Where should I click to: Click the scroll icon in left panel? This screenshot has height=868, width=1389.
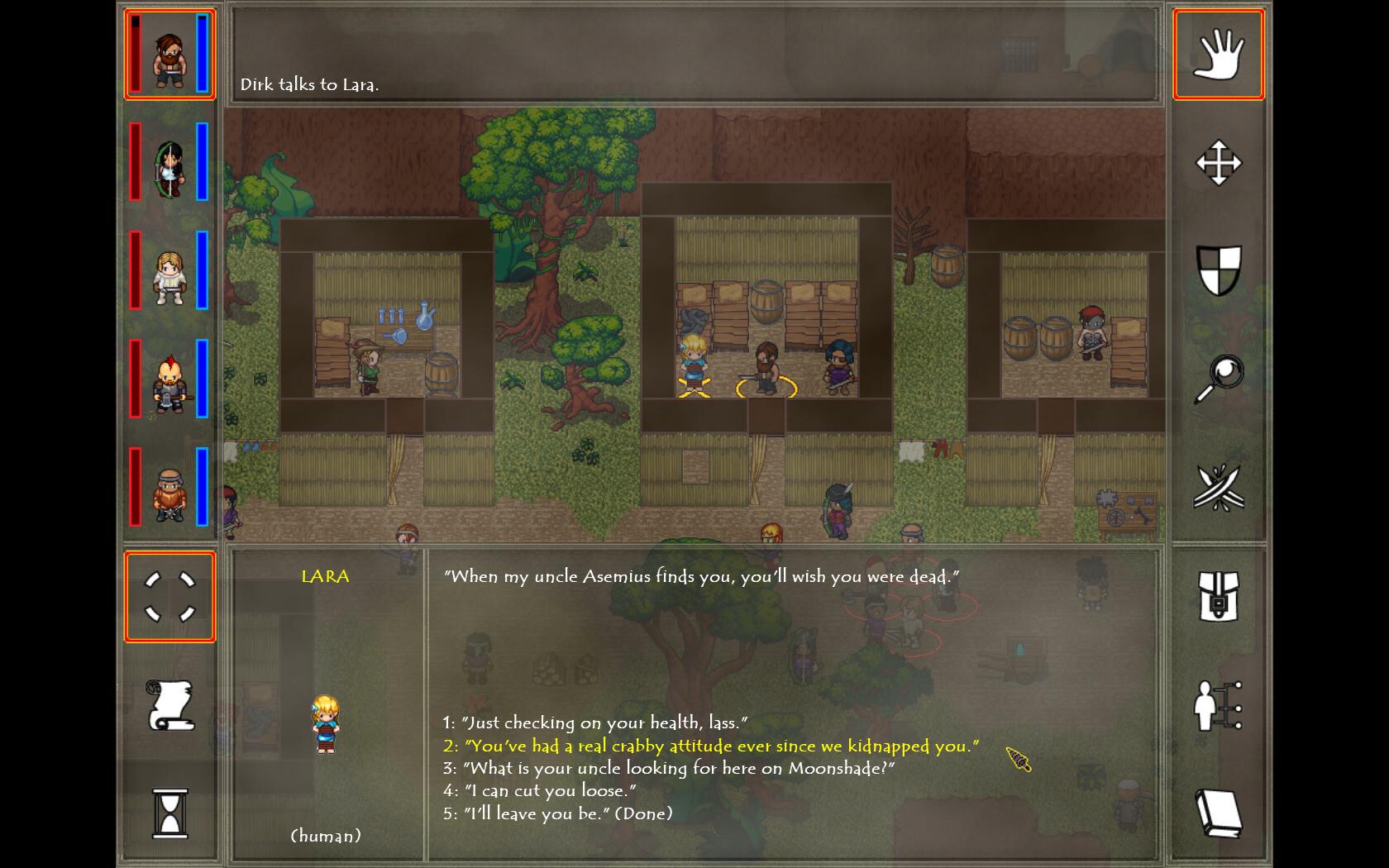169,705
